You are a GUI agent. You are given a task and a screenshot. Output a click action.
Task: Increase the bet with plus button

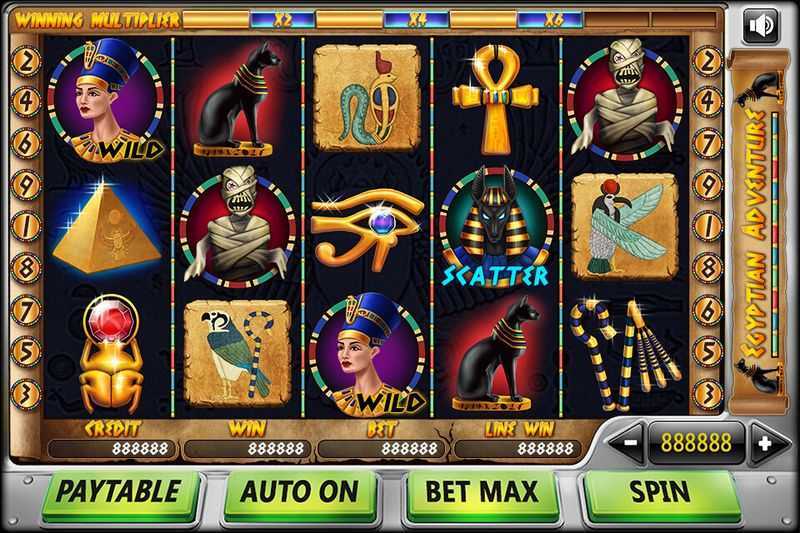pos(762,442)
